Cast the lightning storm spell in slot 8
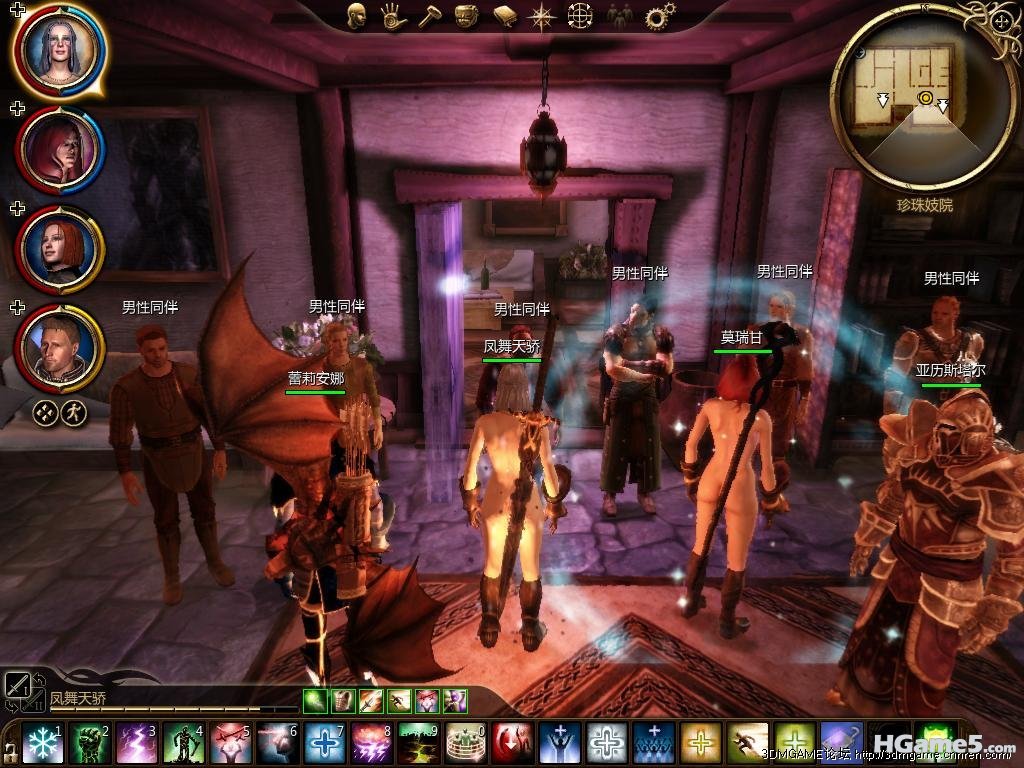1024x768 pixels. (x=372, y=743)
